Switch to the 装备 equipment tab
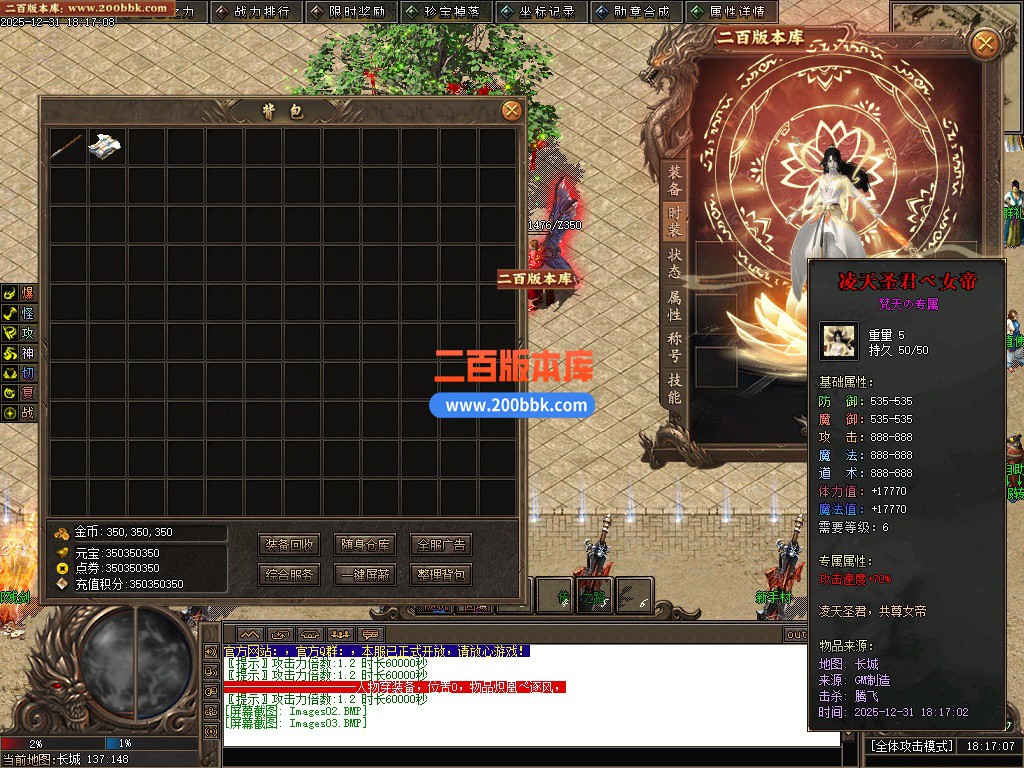 click(675, 180)
